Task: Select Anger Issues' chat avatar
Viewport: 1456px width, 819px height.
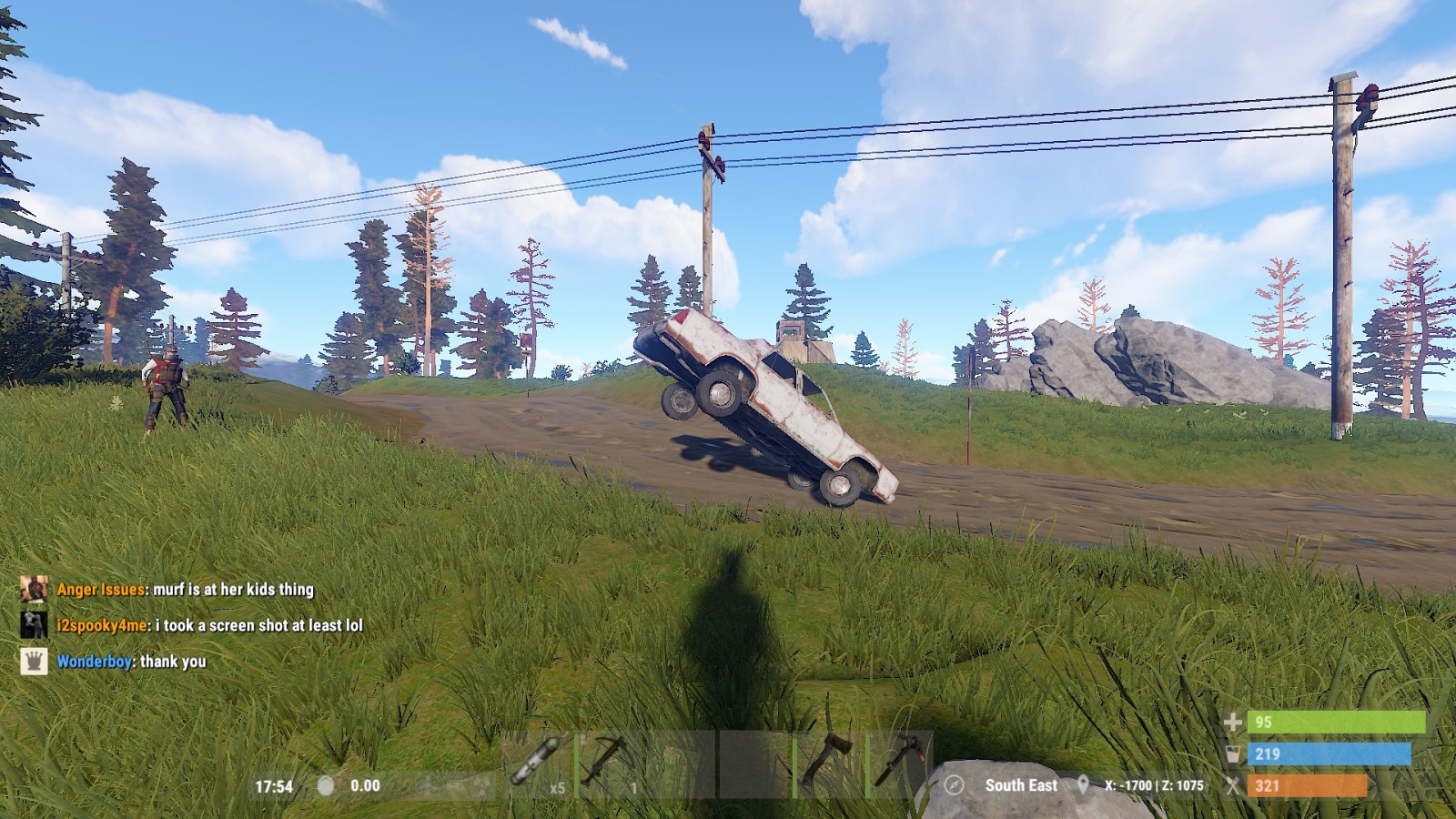Action: click(34, 589)
